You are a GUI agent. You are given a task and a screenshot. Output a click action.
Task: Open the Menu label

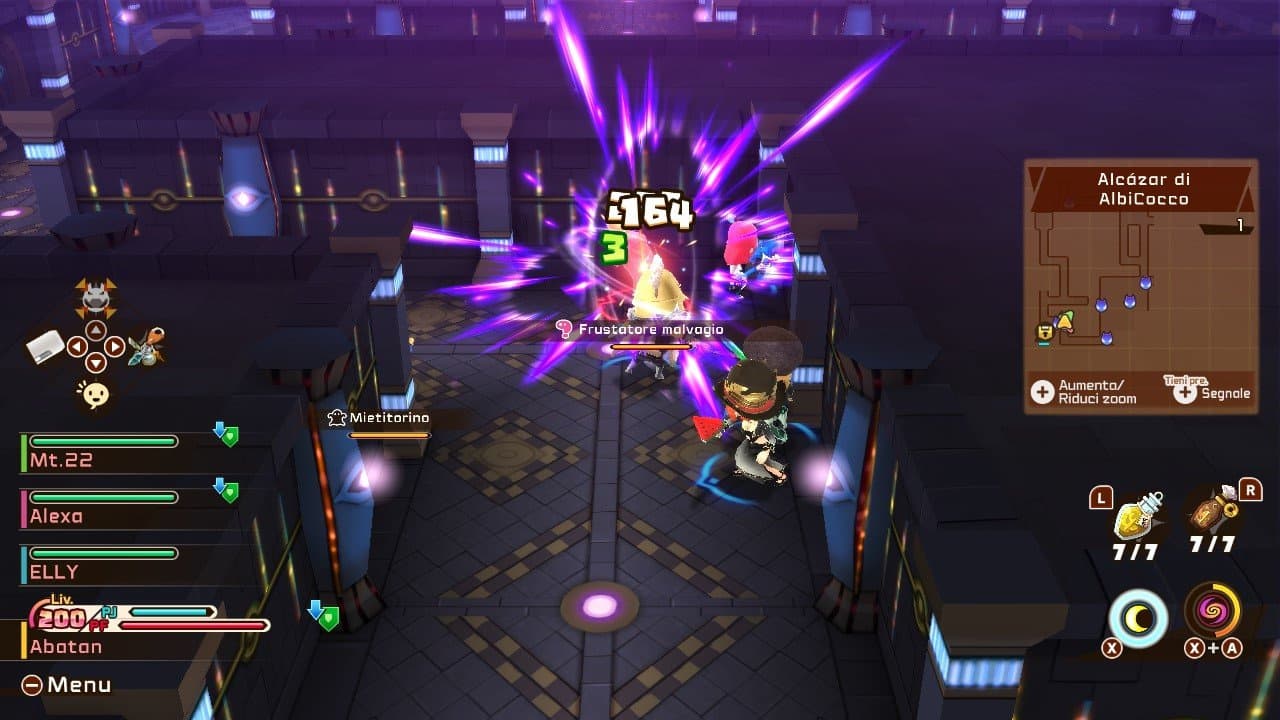pos(68,685)
